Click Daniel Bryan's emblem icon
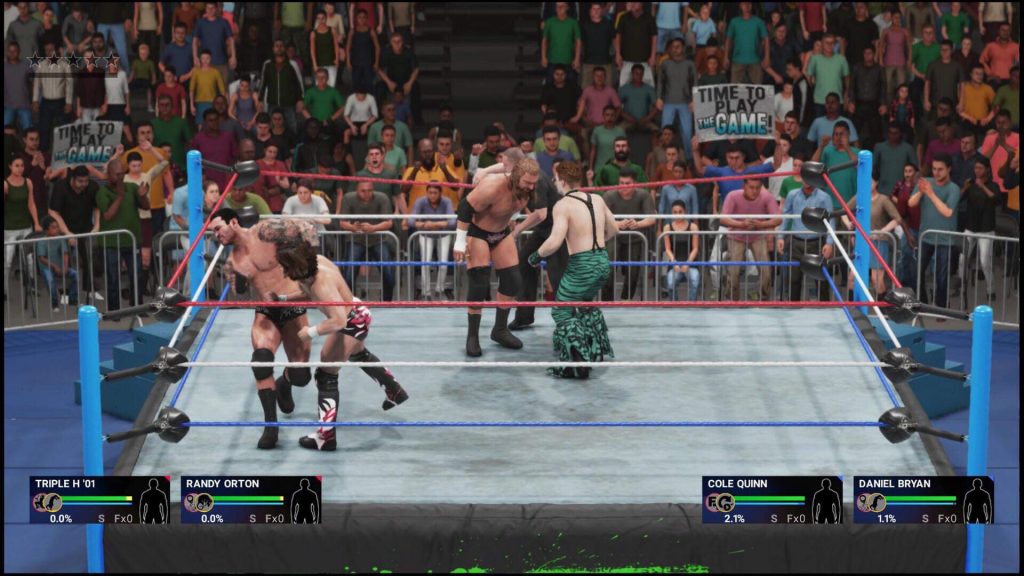This screenshot has width=1024, height=576. 870,503
